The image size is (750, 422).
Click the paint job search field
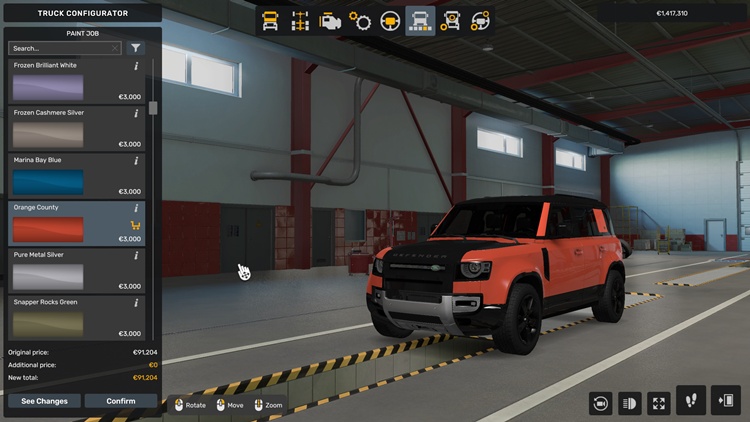[58, 48]
